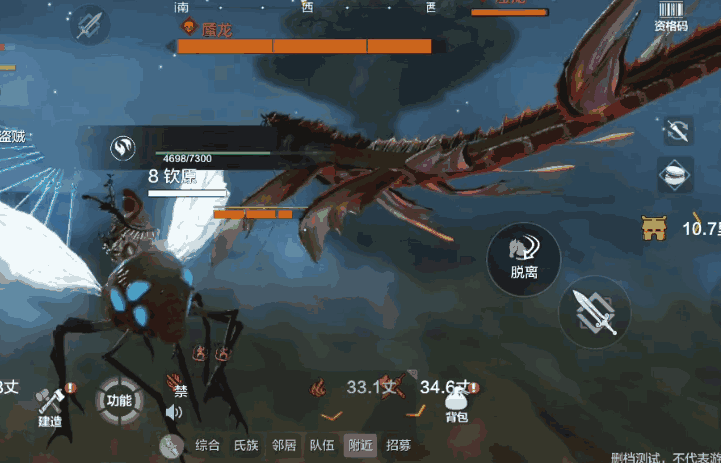Tap the diamond bowl icon
This screenshot has height=463, width=721.
pos(676,174)
